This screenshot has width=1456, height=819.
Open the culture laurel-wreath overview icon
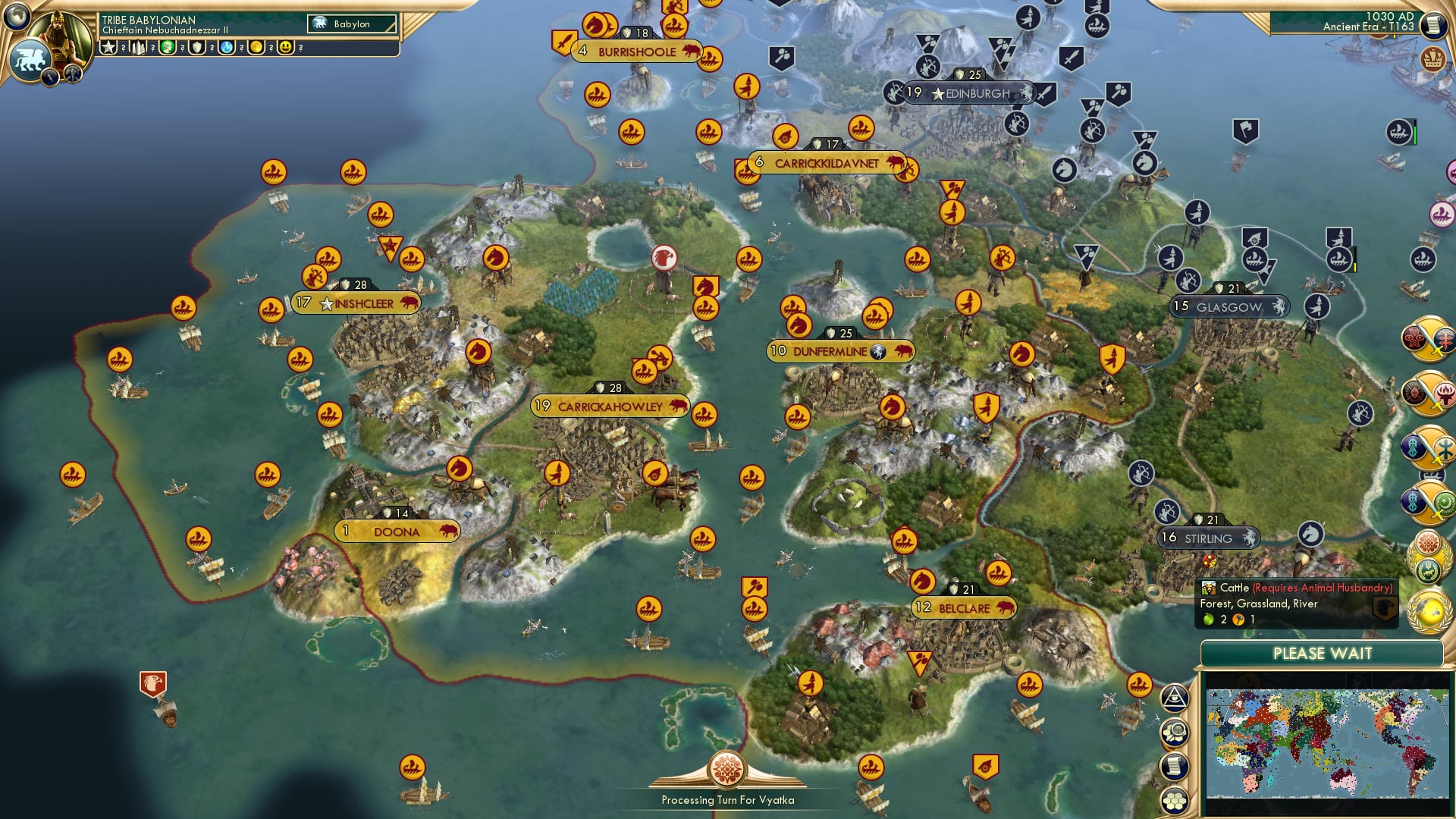(x=1429, y=558)
